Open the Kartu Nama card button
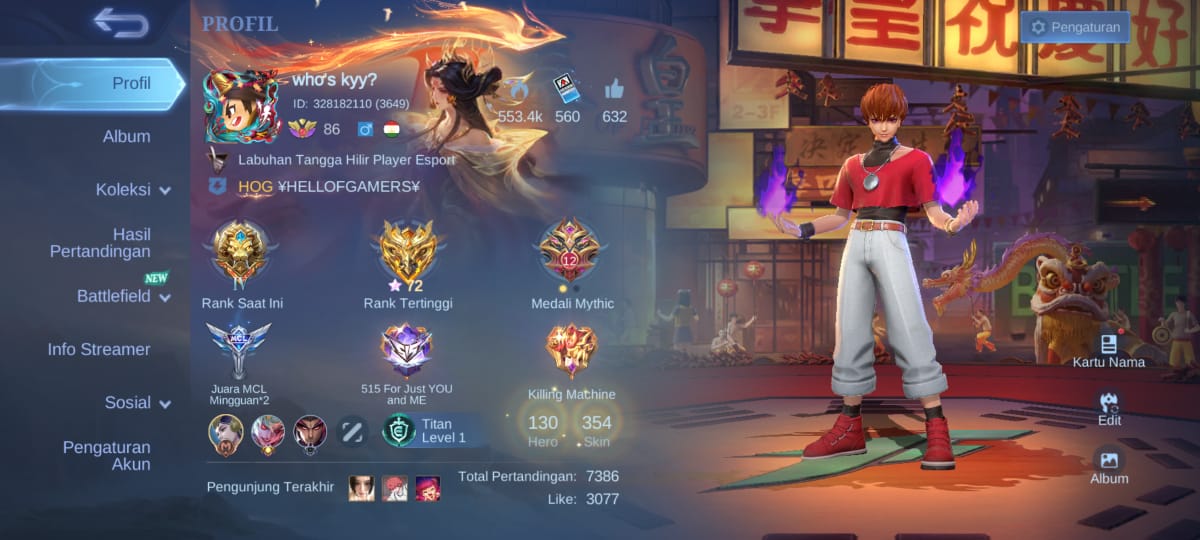 [x=1108, y=350]
